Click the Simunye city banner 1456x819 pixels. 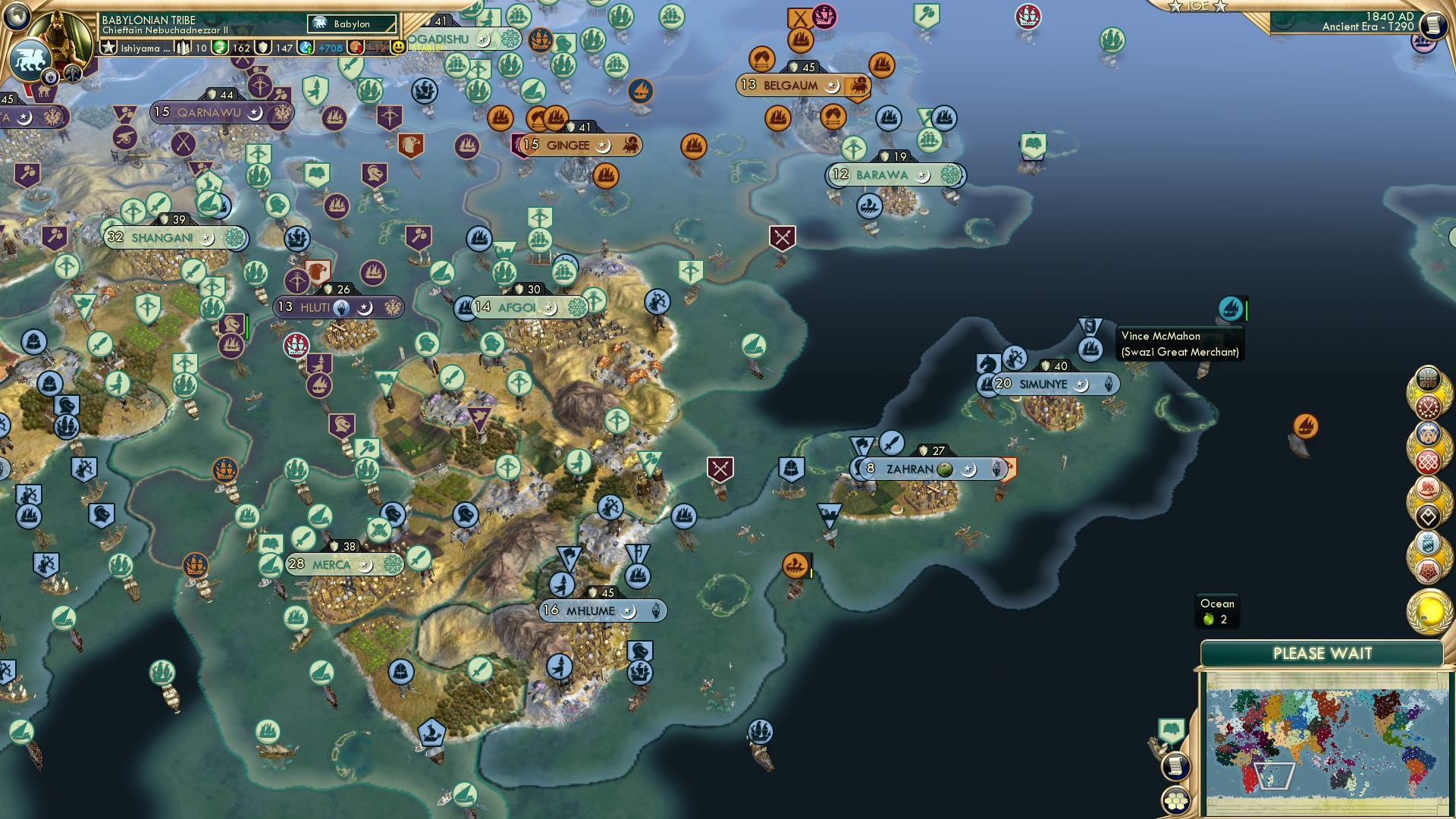tap(1043, 384)
